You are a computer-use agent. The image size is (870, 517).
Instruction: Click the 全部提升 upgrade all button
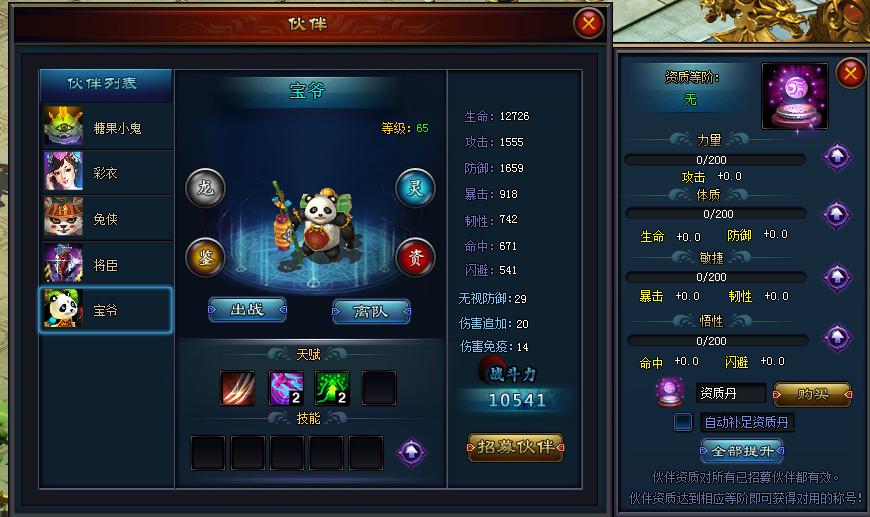click(x=741, y=451)
